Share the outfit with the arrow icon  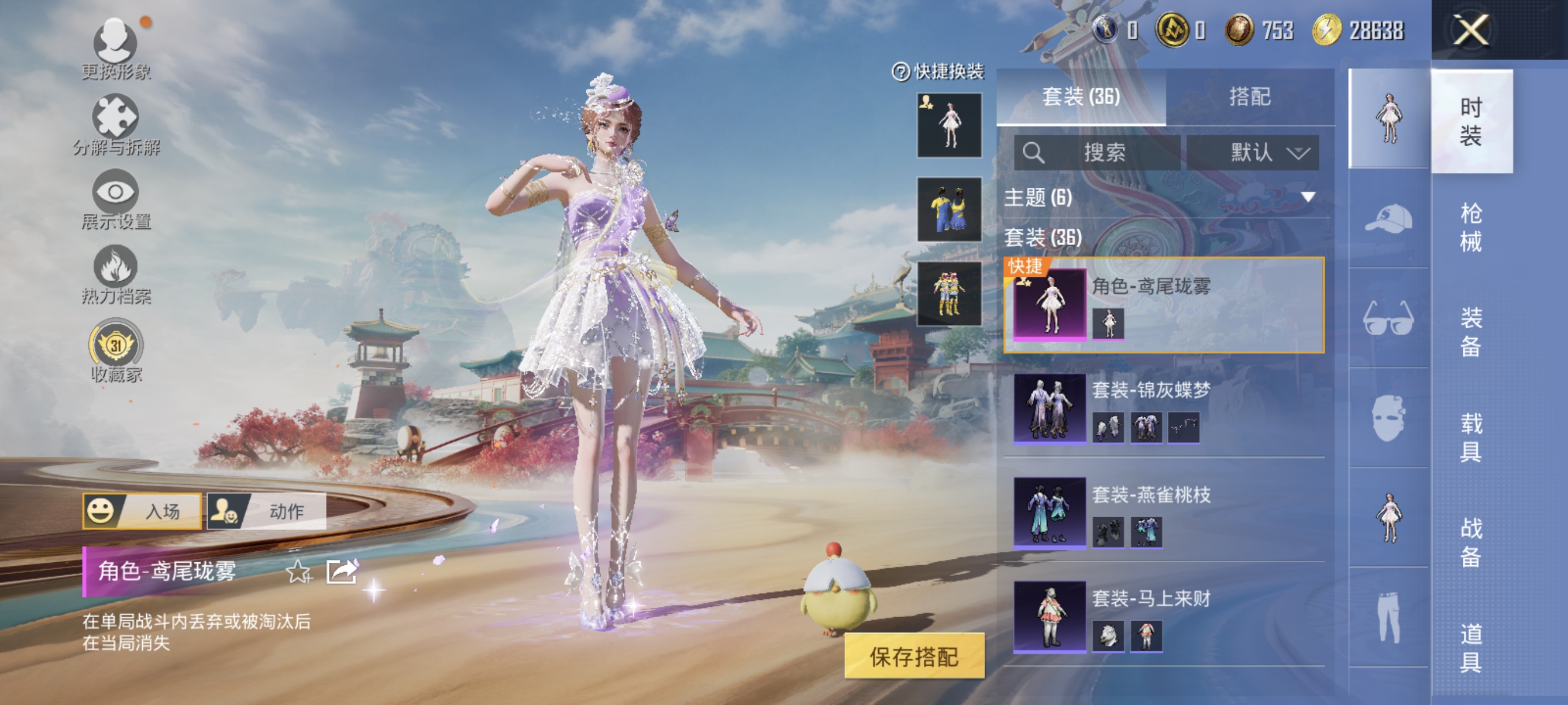(x=341, y=572)
